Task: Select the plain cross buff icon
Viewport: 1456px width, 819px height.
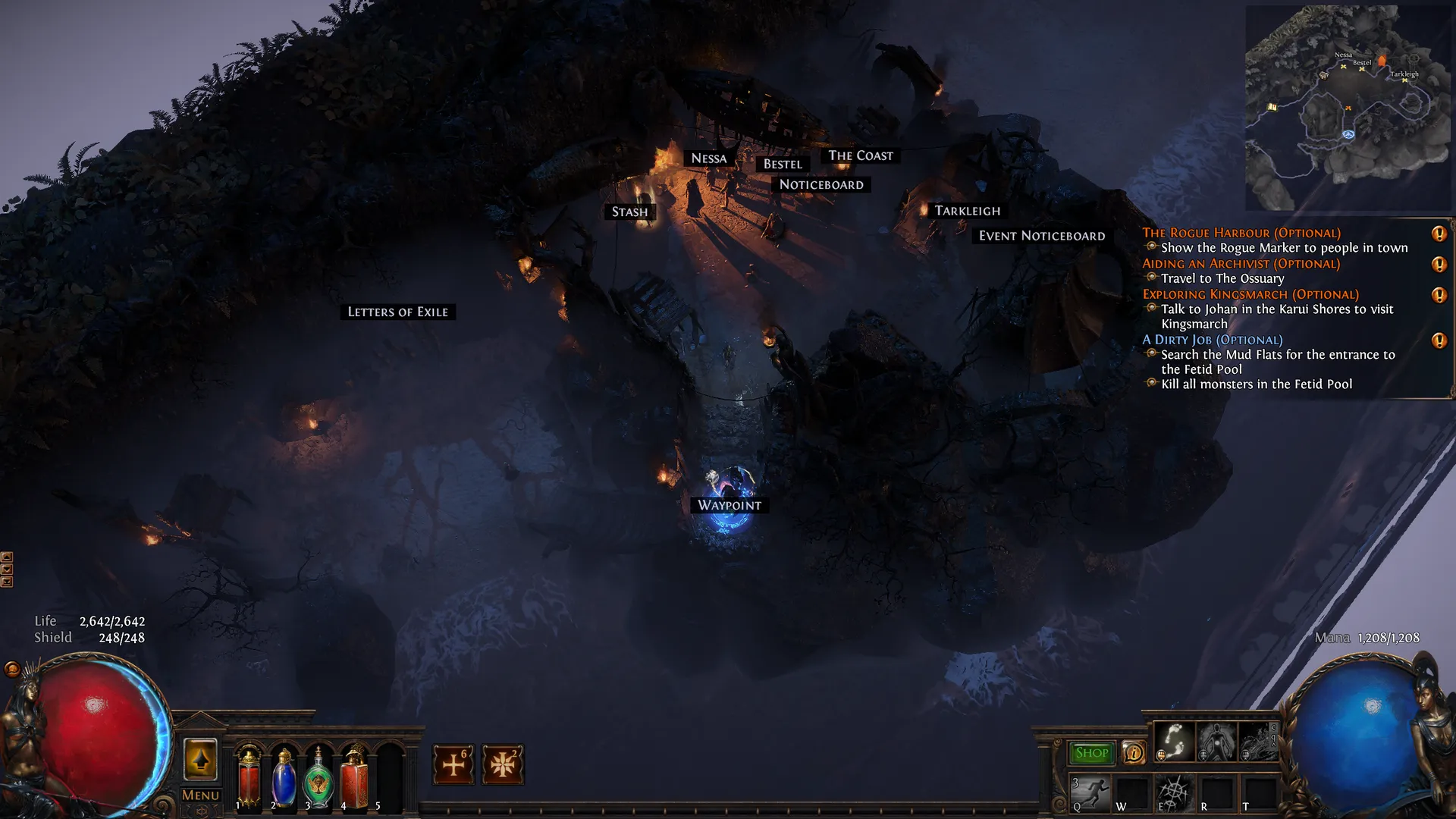Action: (453, 764)
